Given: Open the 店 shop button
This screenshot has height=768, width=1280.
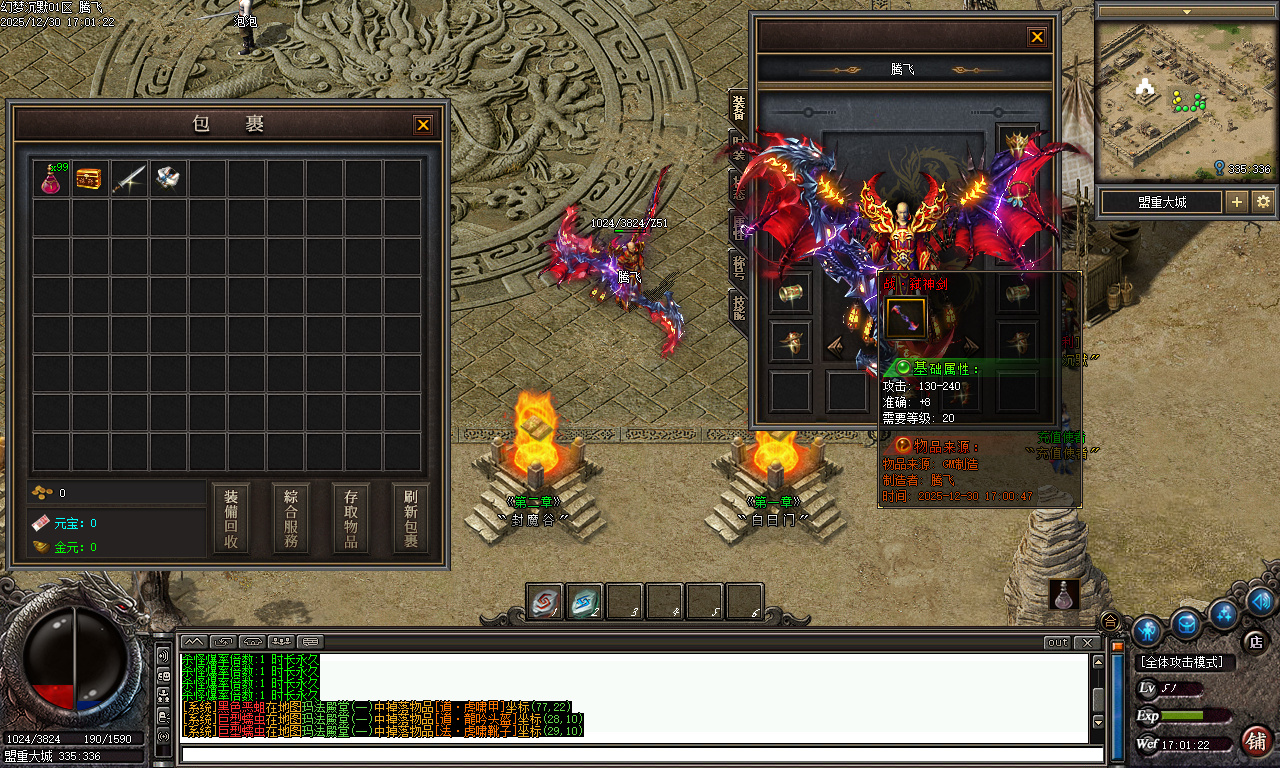Looking at the screenshot, I should [x=1255, y=640].
